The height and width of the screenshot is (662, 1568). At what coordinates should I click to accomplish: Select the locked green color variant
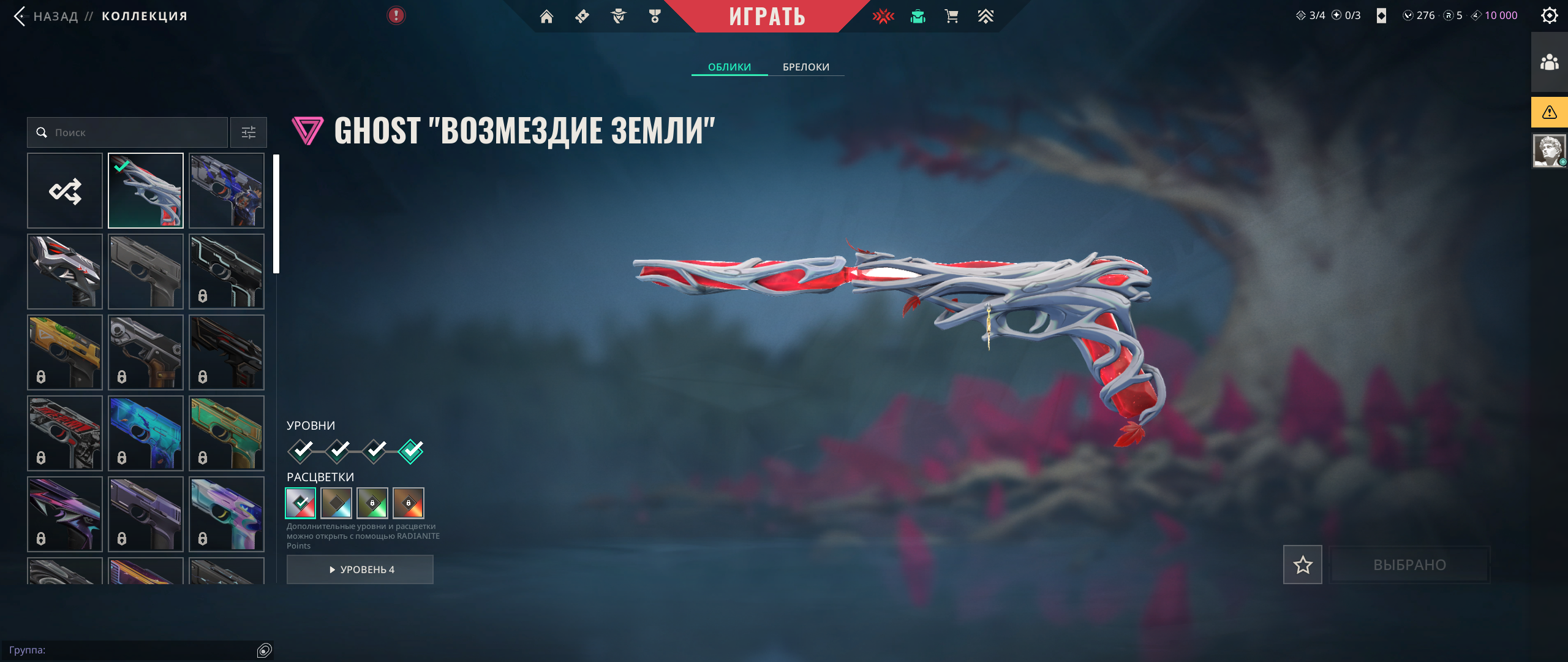(x=372, y=503)
